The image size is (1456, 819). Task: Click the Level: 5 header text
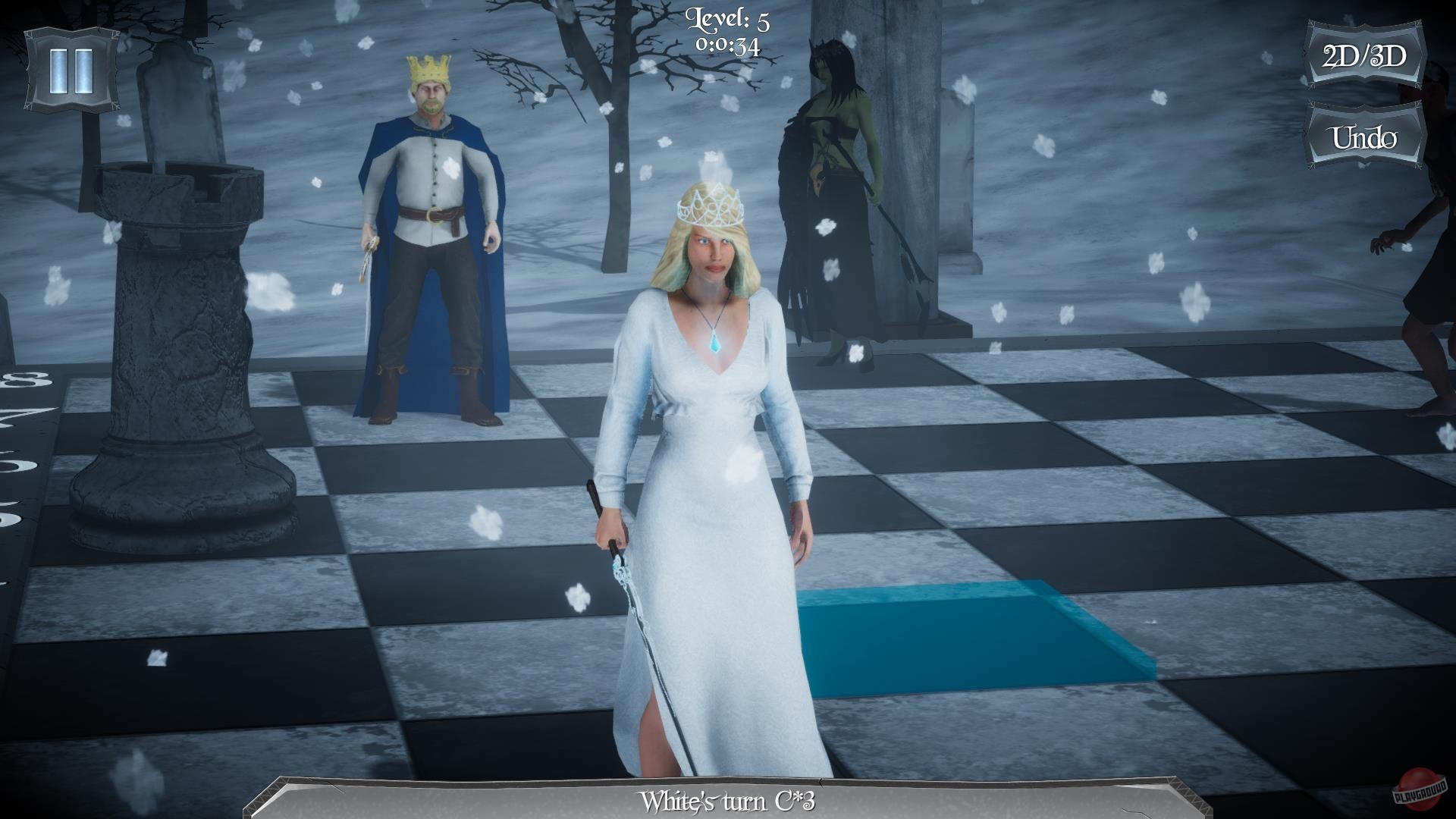click(726, 19)
